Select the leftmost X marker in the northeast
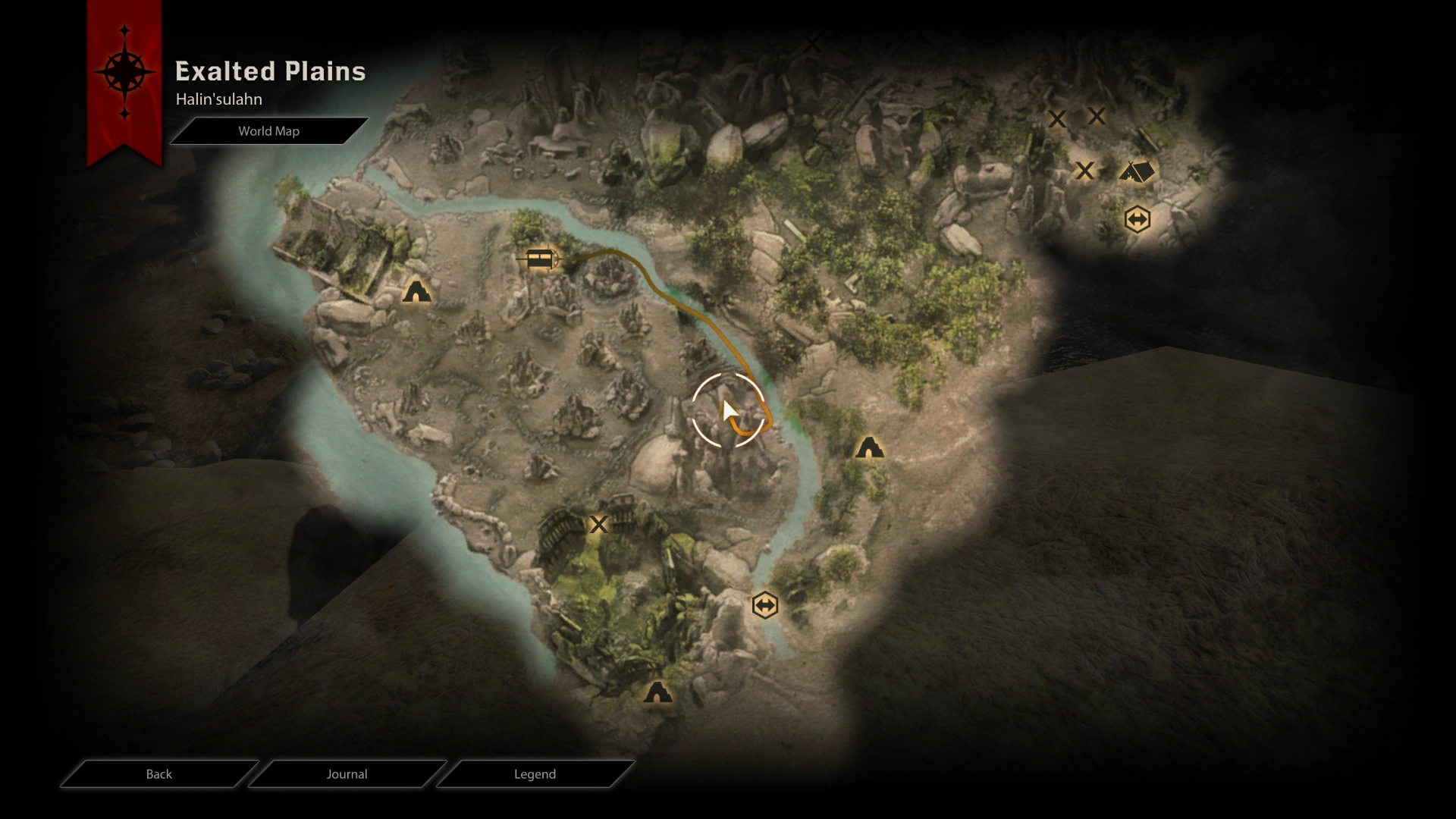The height and width of the screenshot is (819, 1456). (x=1059, y=119)
